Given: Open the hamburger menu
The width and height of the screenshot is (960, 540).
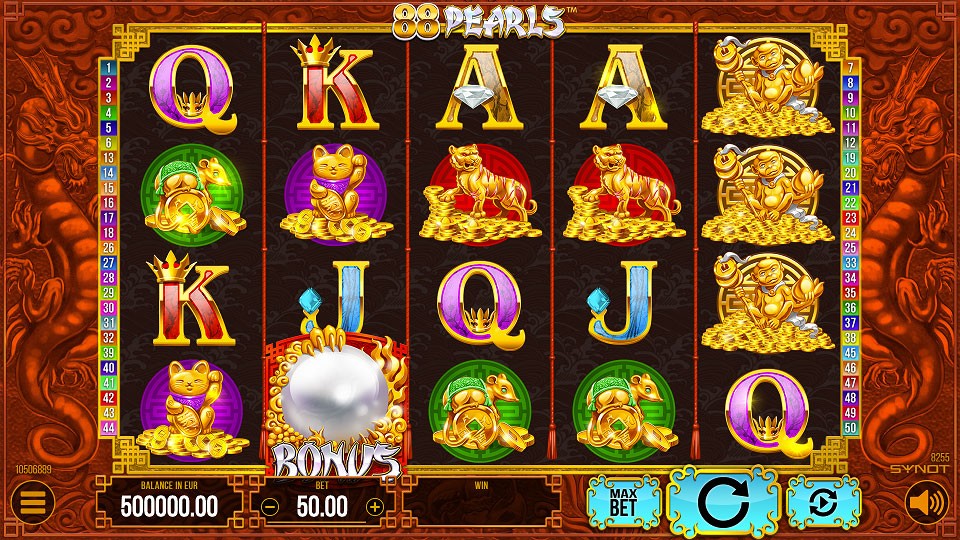Looking at the screenshot, I should (x=33, y=503).
